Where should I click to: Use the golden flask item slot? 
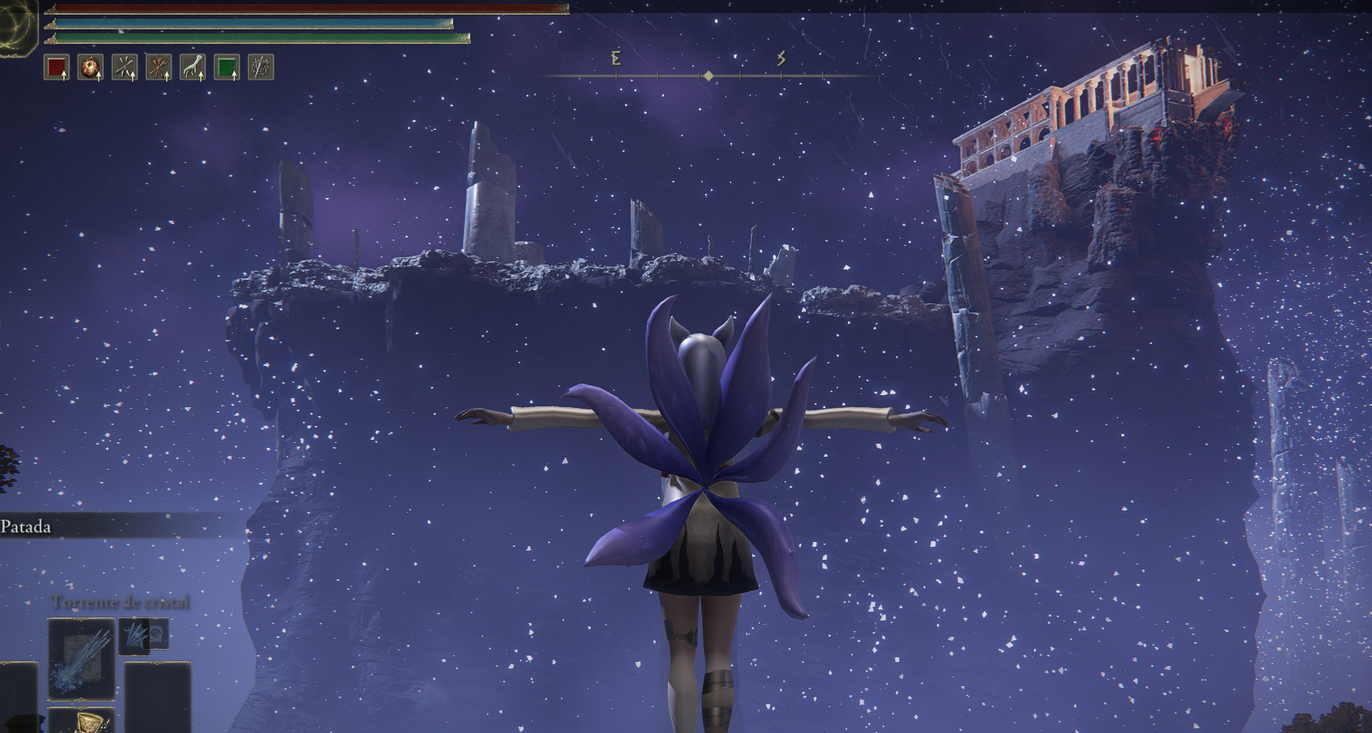81,720
